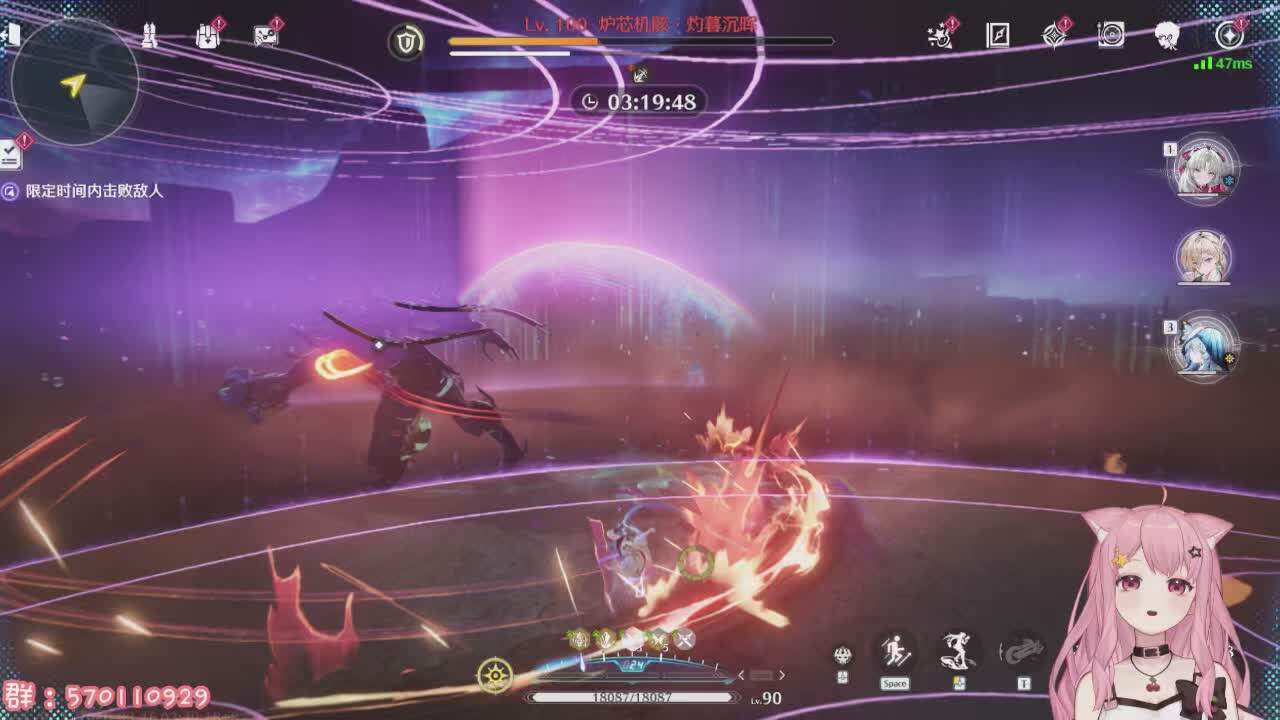Switch to the blue-haired third character
1280x720 pixels.
1205,346
